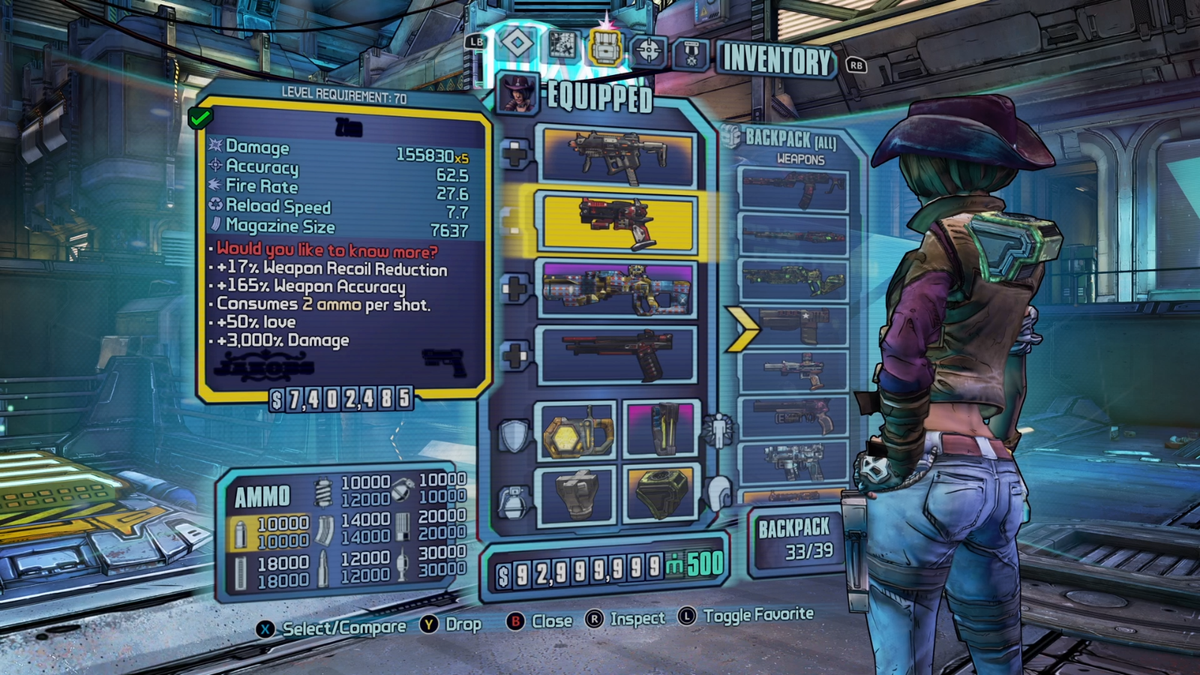Select the equipped submachine gun in the first weapon slot

pos(616,158)
